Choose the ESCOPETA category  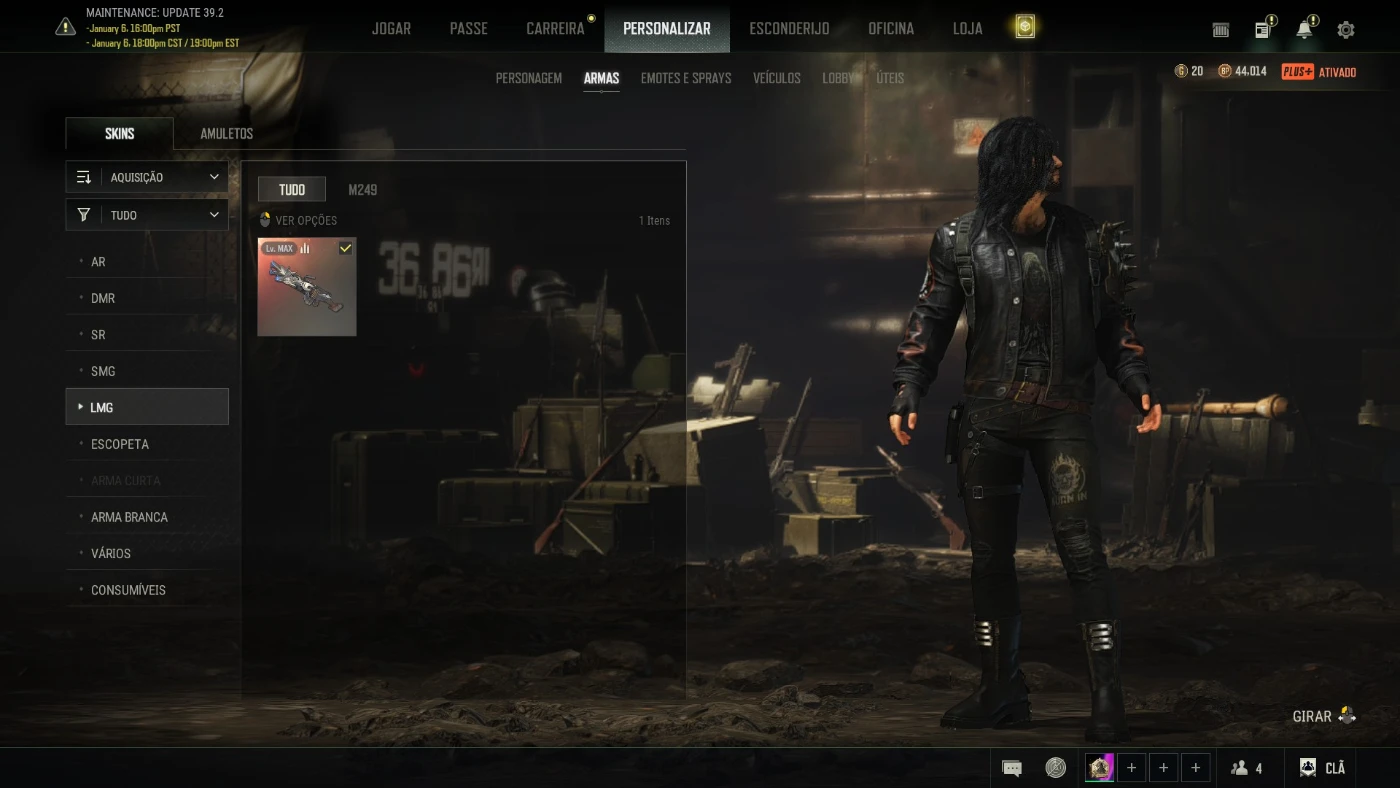[120, 444]
